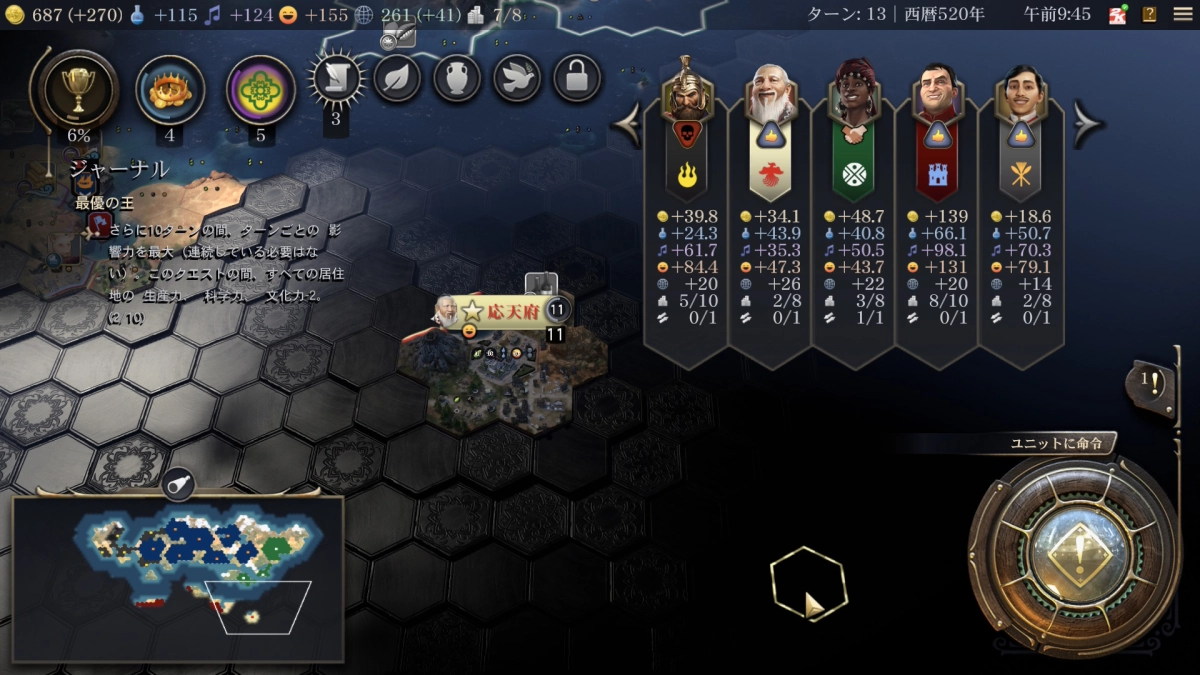Open the amphora vase icon panel
The image size is (1200, 675).
(x=457, y=78)
